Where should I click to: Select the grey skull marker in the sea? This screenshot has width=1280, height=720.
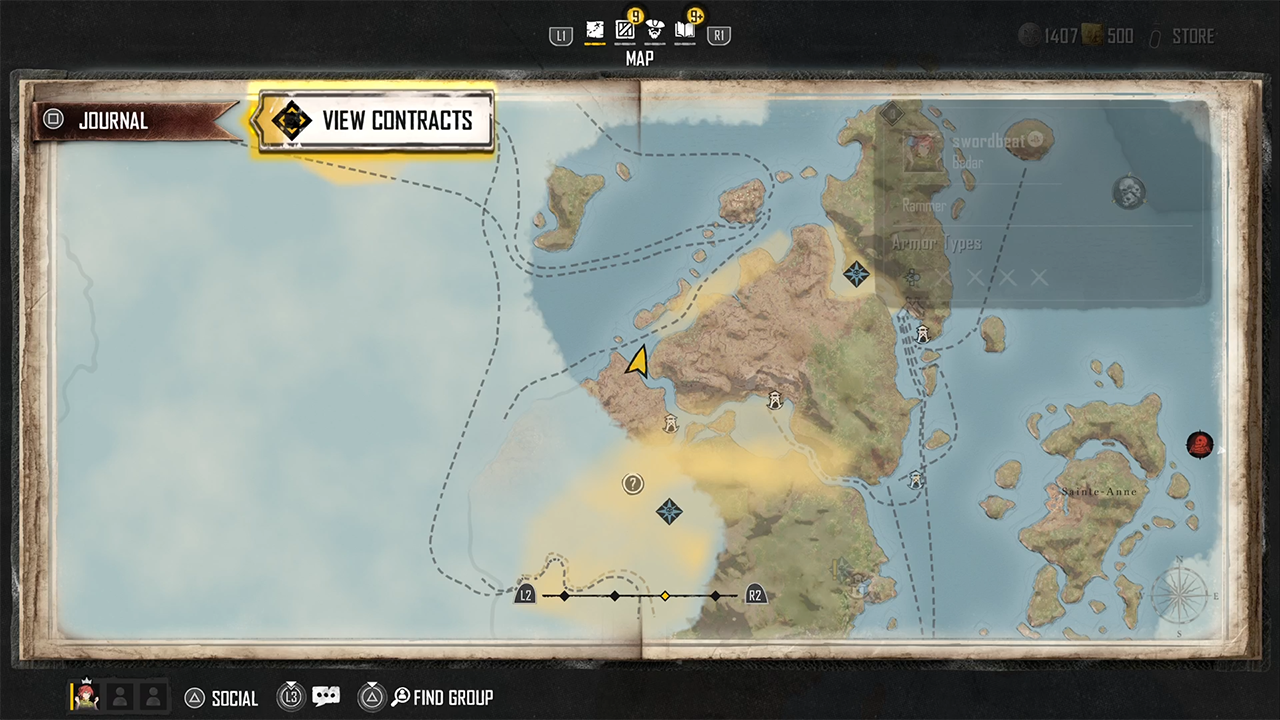click(x=1129, y=191)
